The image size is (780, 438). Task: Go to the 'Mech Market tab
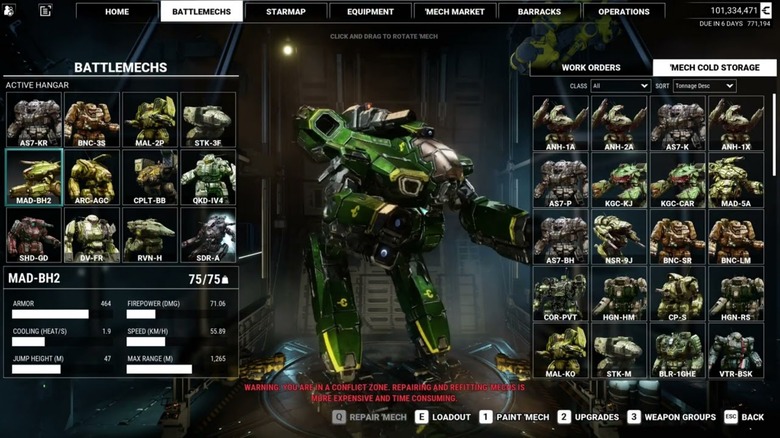pyautogui.click(x=454, y=12)
